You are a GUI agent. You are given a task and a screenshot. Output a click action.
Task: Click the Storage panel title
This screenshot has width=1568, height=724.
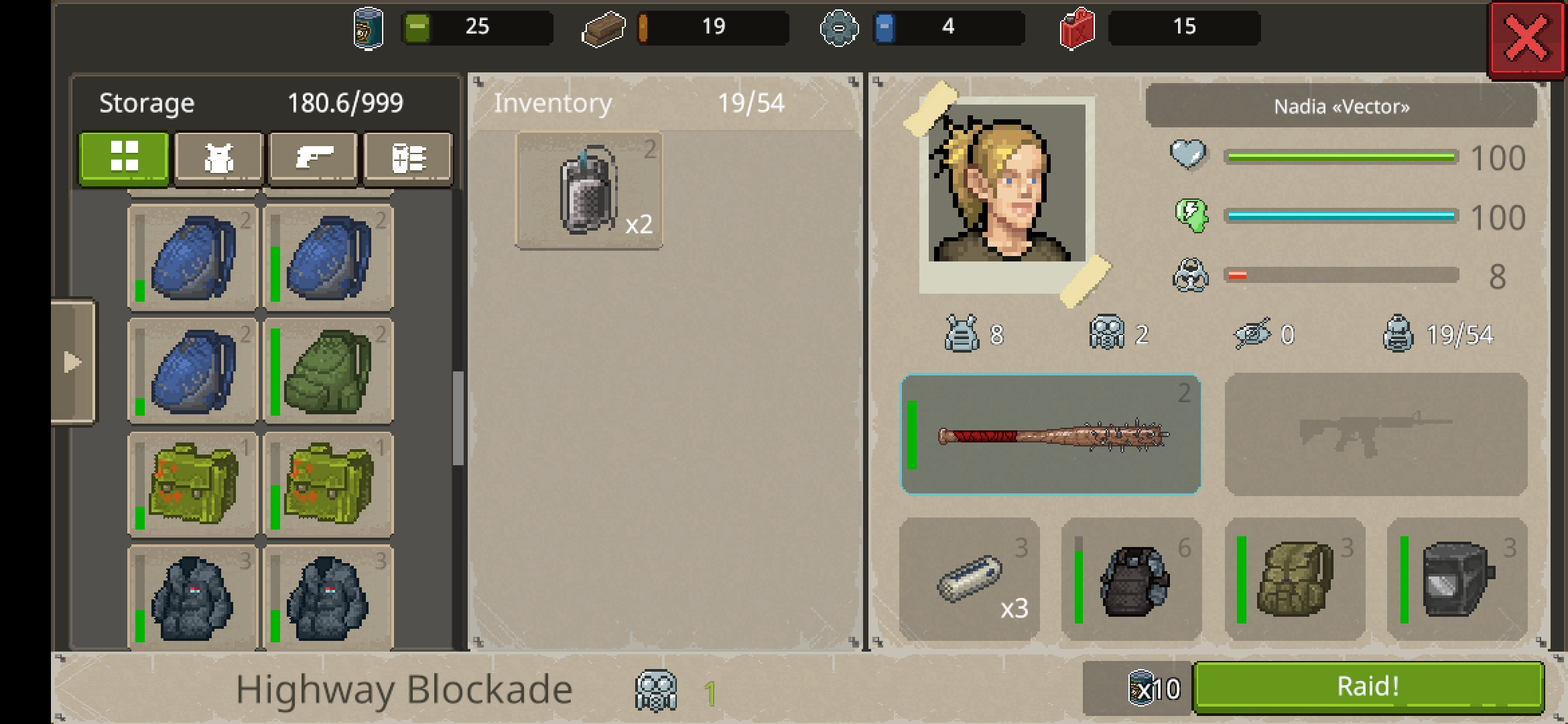click(146, 102)
